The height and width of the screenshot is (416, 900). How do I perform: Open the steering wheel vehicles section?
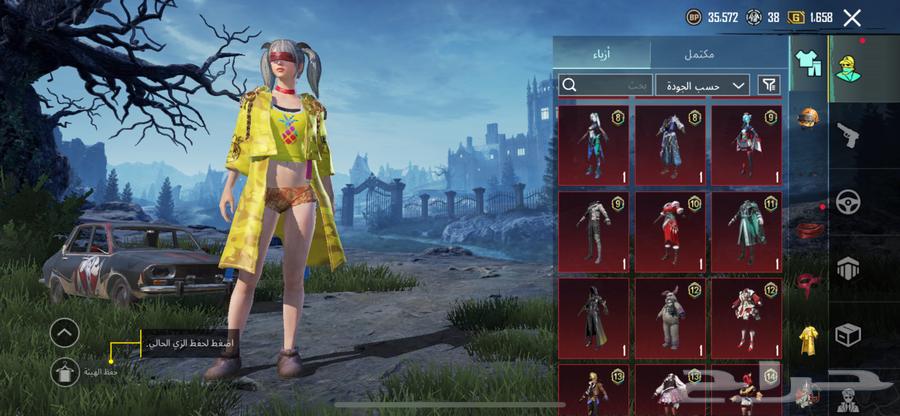(x=848, y=202)
